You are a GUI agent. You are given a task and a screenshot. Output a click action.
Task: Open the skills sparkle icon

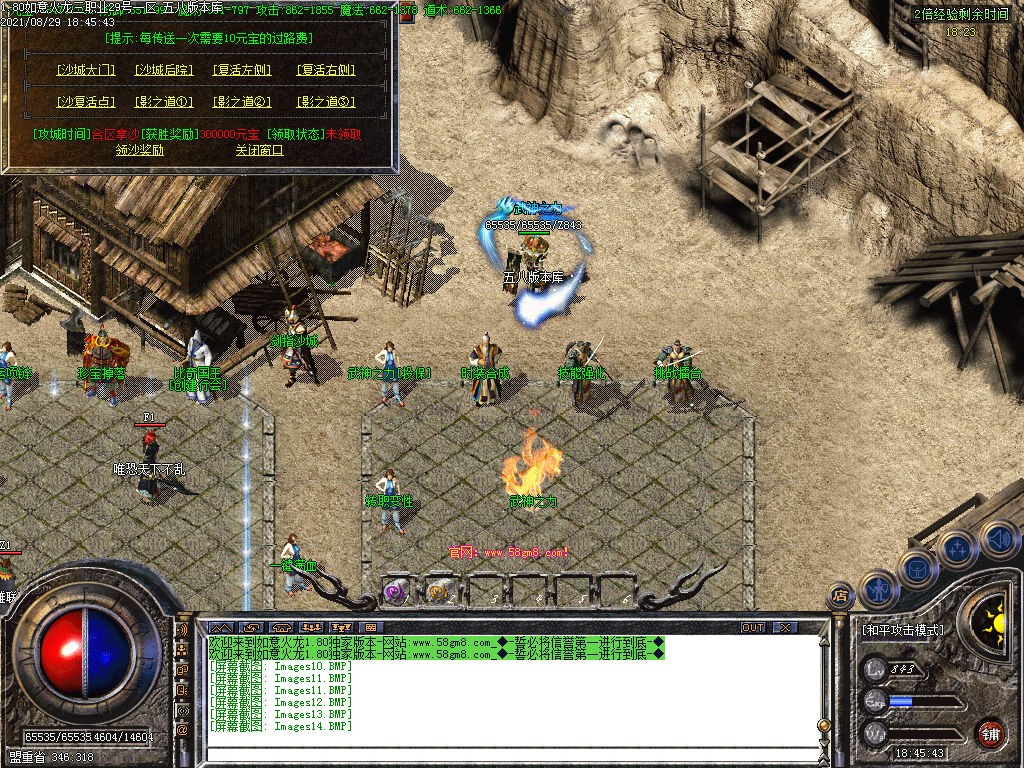point(957,548)
